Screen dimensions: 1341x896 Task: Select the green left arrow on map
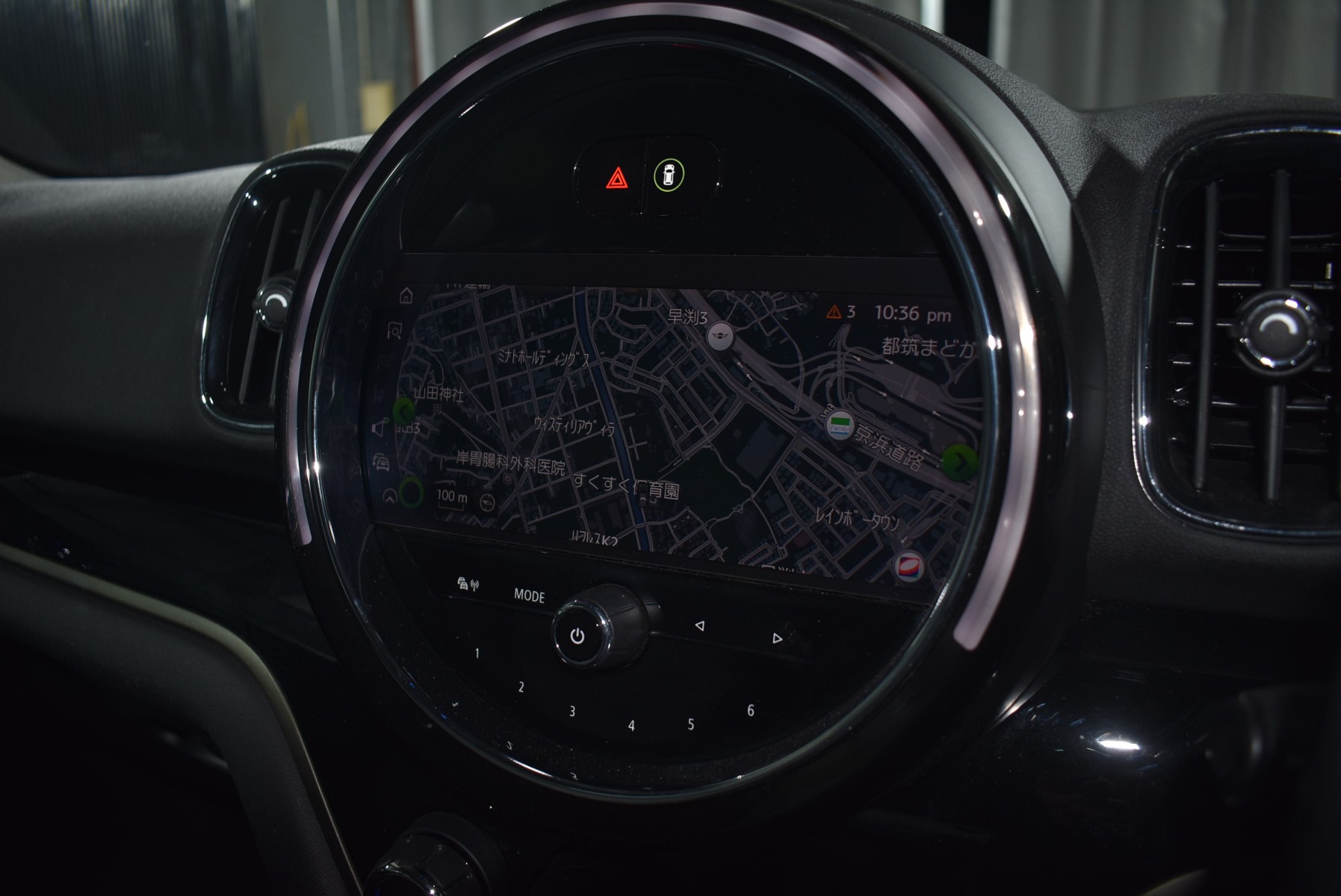click(404, 410)
